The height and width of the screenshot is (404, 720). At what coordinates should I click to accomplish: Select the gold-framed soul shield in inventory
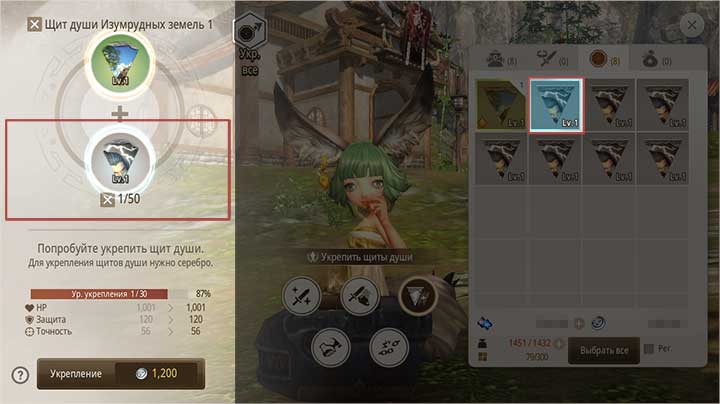point(500,105)
